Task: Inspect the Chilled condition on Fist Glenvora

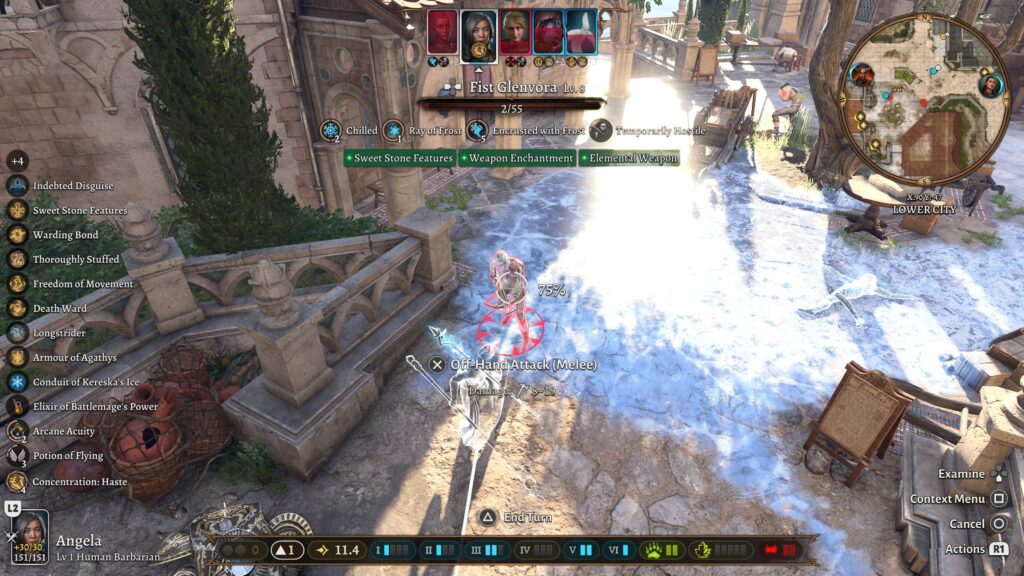Action: 332,130
